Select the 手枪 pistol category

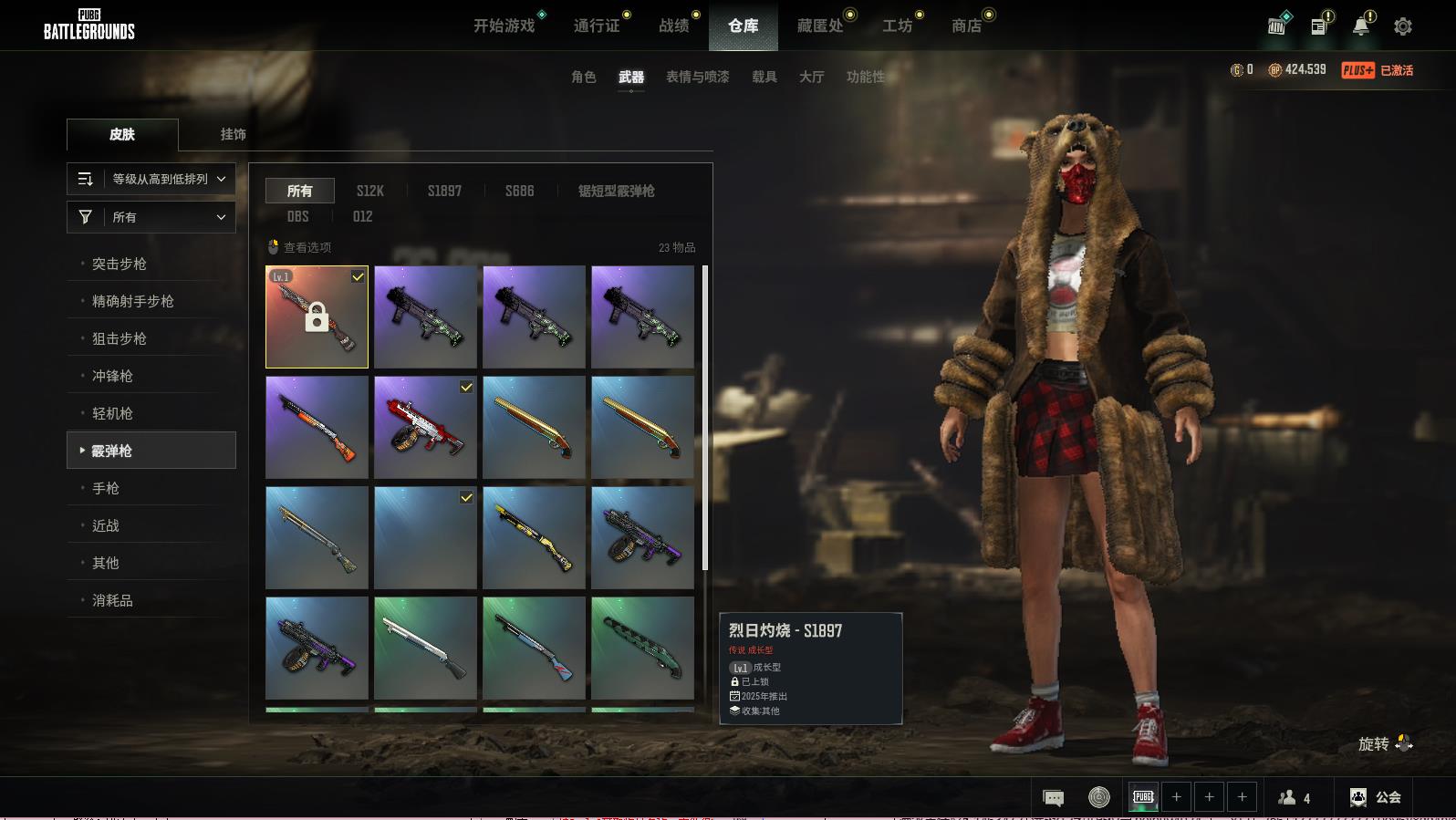(x=106, y=488)
